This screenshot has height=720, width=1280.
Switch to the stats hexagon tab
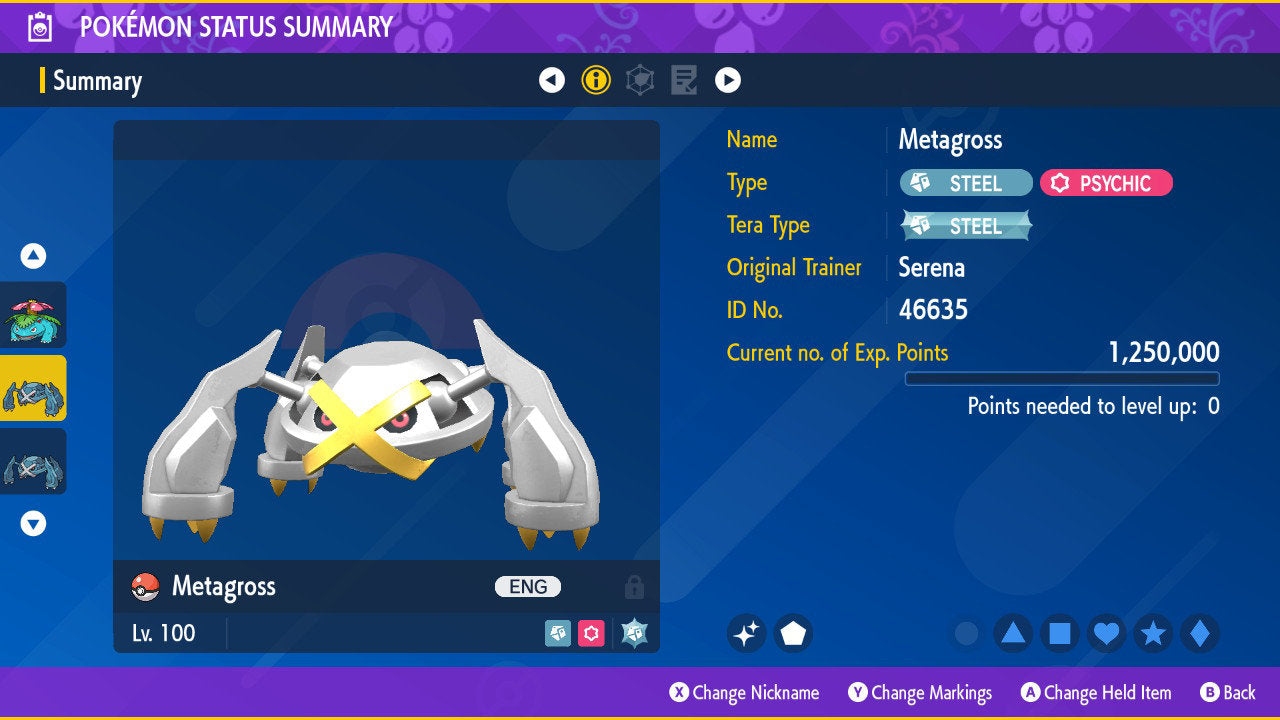click(x=640, y=80)
